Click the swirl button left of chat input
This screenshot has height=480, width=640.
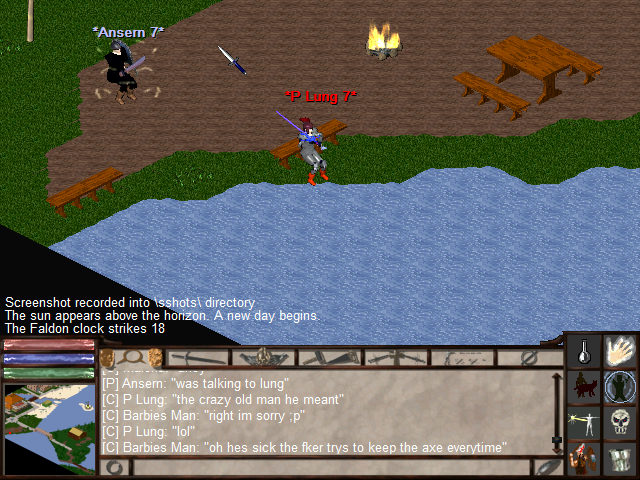click(115, 467)
